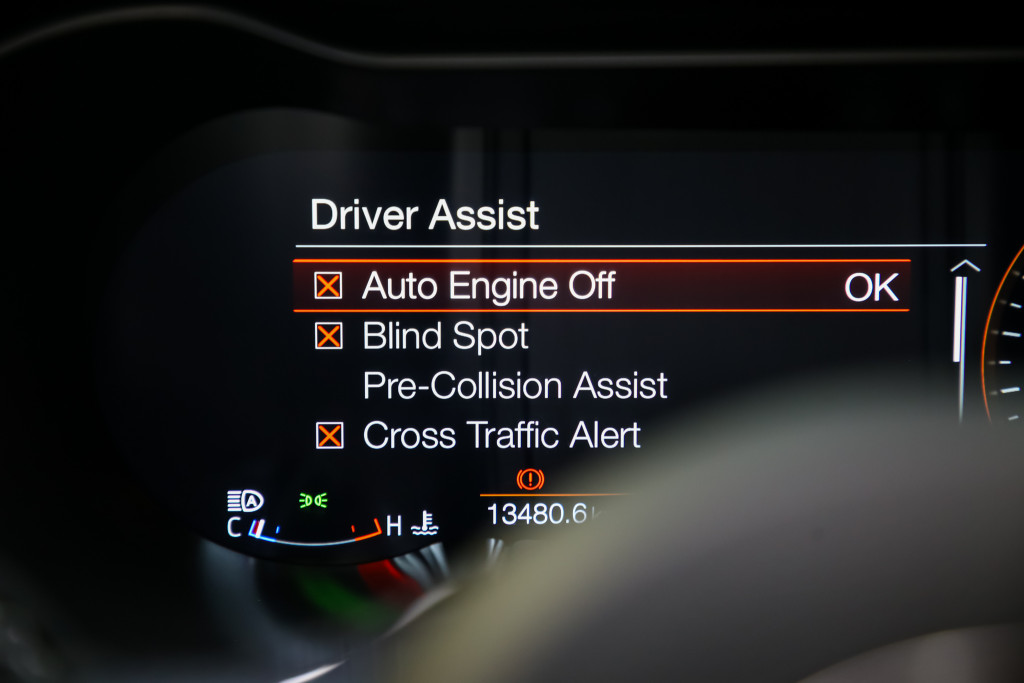The width and height of the screenshot is (1024, 683).
Task: Toggle the Cross Traffic Alert checkbox
Action: [x=329, y=435]
